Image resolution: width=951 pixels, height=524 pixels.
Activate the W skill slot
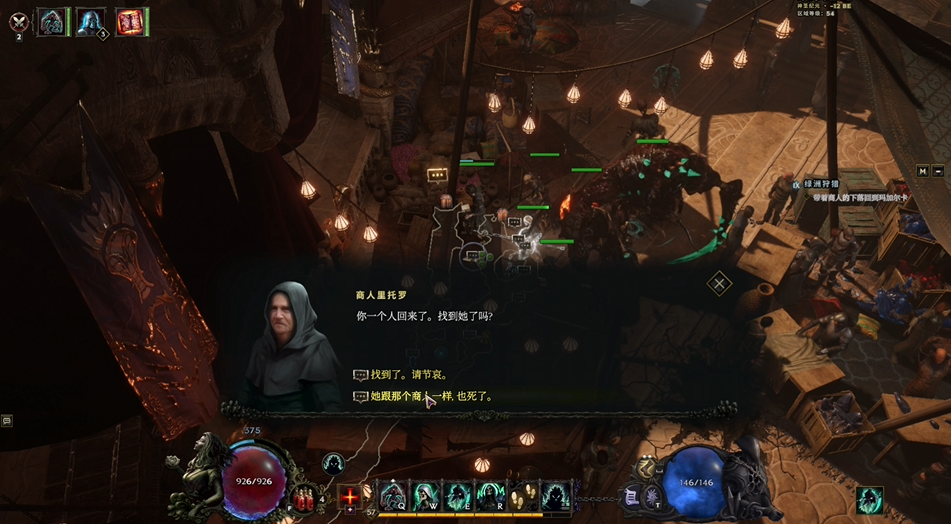[426, 494]
